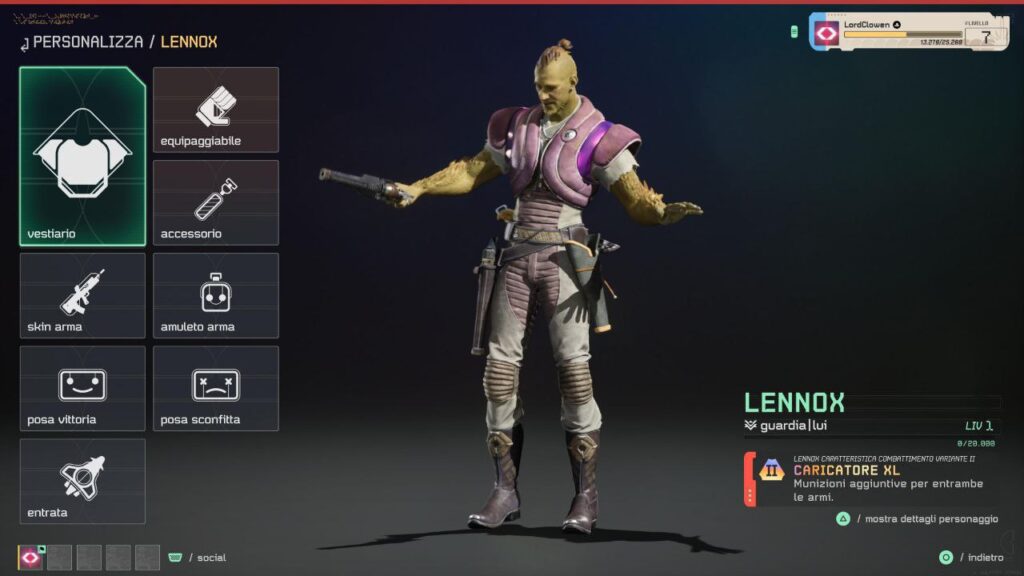The width and height of the screenshot is (1024, 576).
Task: Select the equipaggiabile category tile
Action: click(216, 110)
